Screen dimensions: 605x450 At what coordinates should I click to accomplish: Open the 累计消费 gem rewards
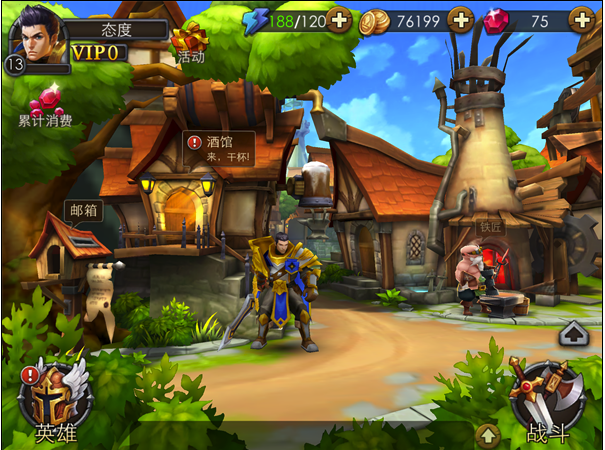[x=45, y=105]
